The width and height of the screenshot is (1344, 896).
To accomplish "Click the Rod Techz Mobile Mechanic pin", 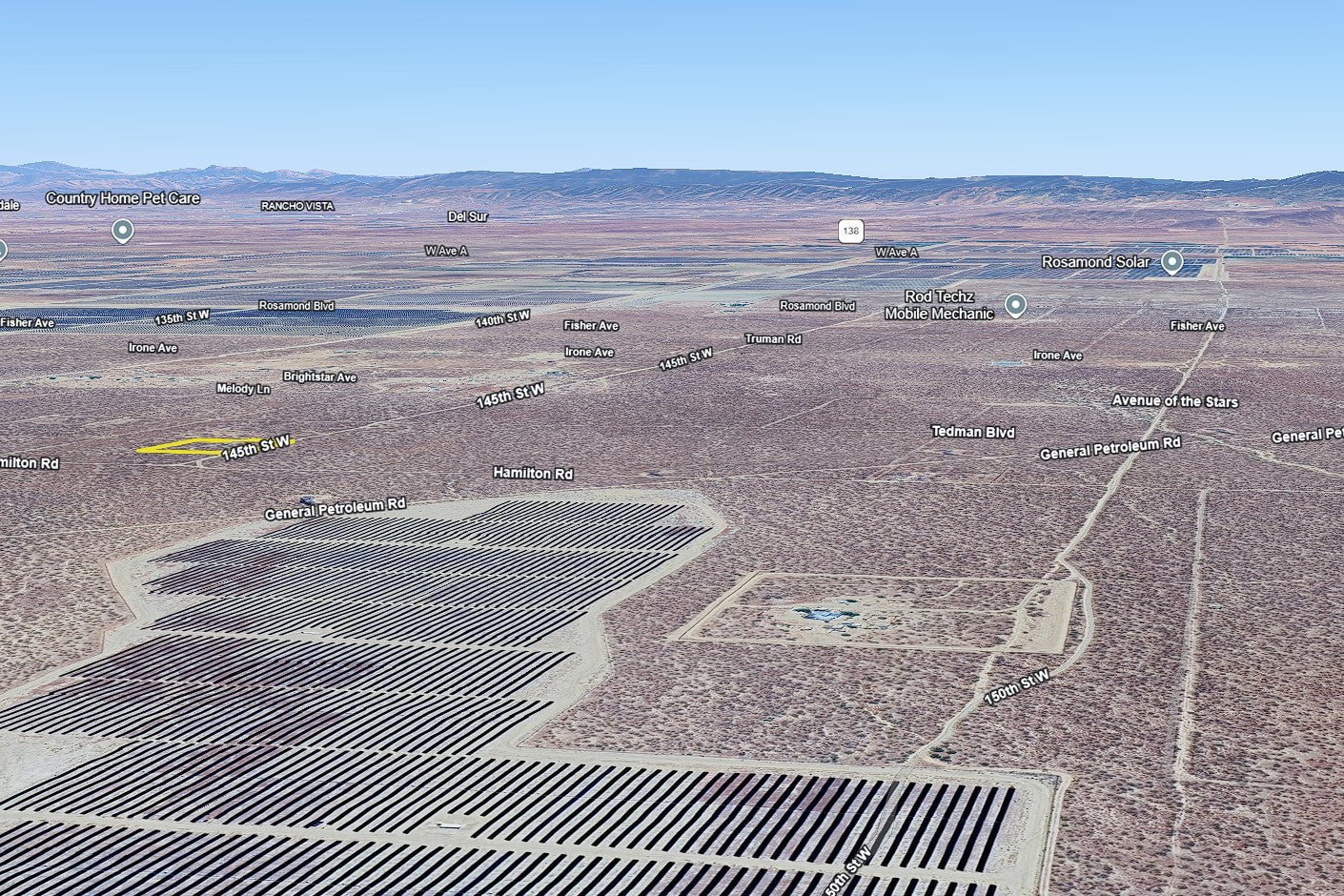I will (x=1016, y=305).
